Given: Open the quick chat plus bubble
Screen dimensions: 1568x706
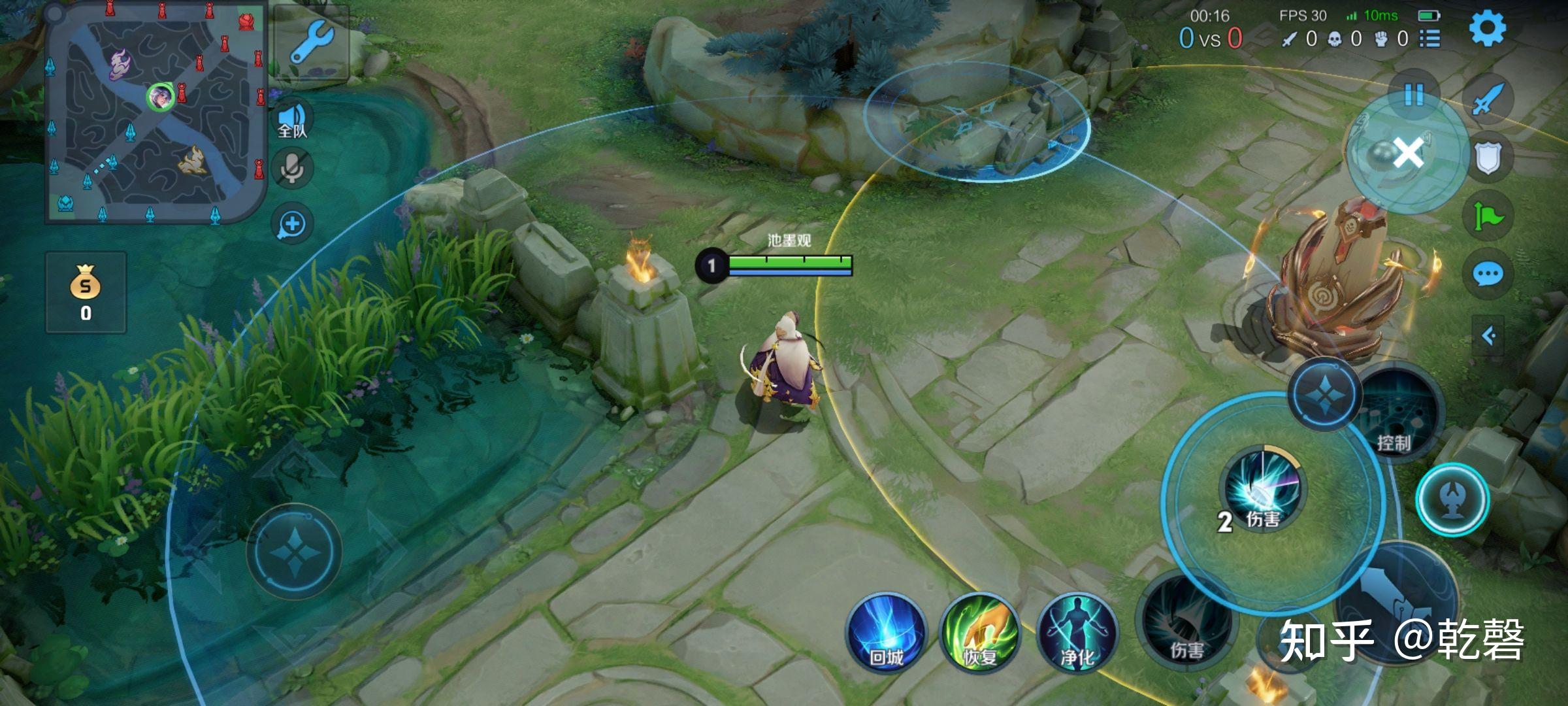Looking at the screenshot, I should pos(292,224).
